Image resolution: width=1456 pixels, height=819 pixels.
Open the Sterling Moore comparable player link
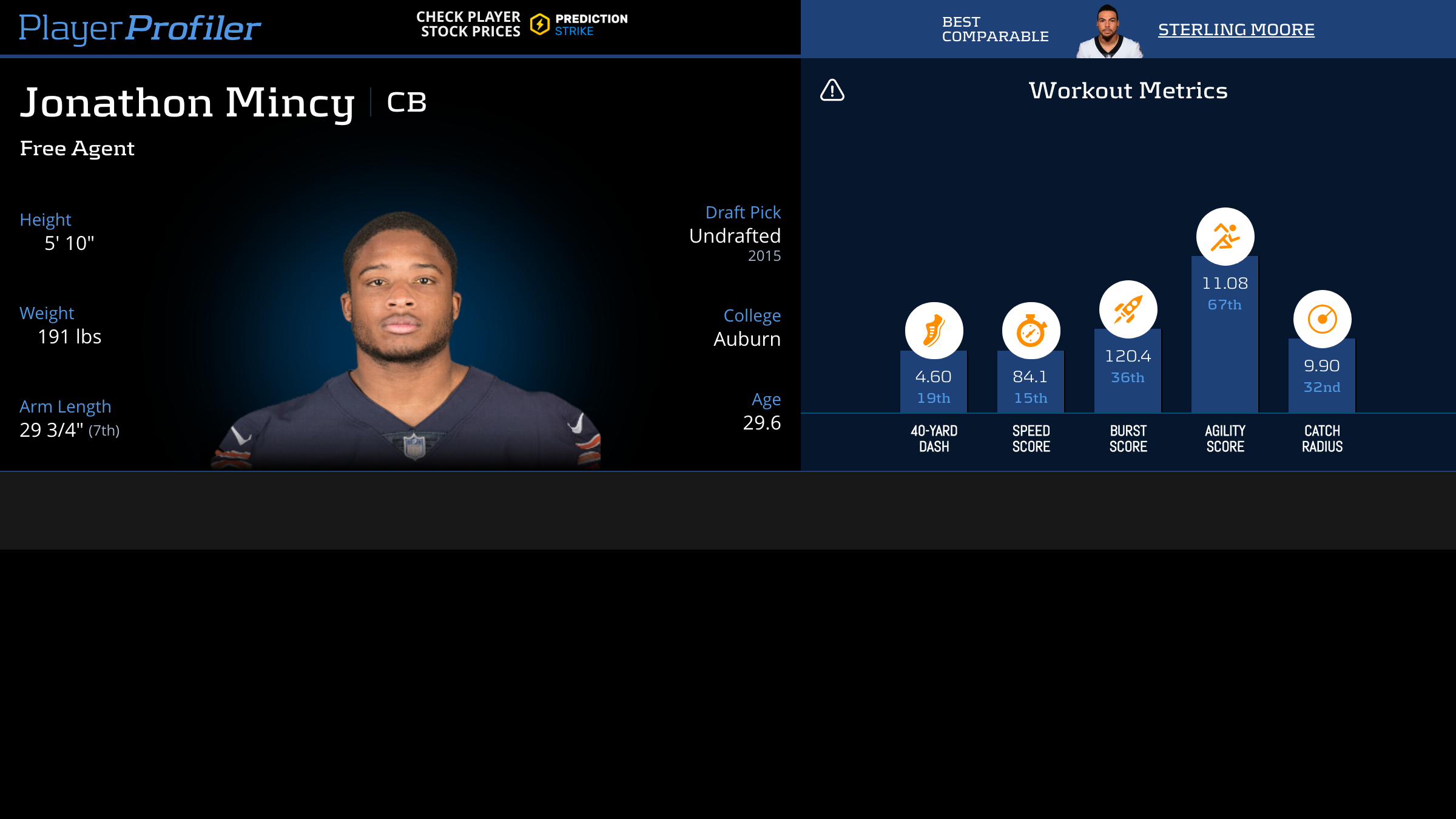[x=1236, y=29]
